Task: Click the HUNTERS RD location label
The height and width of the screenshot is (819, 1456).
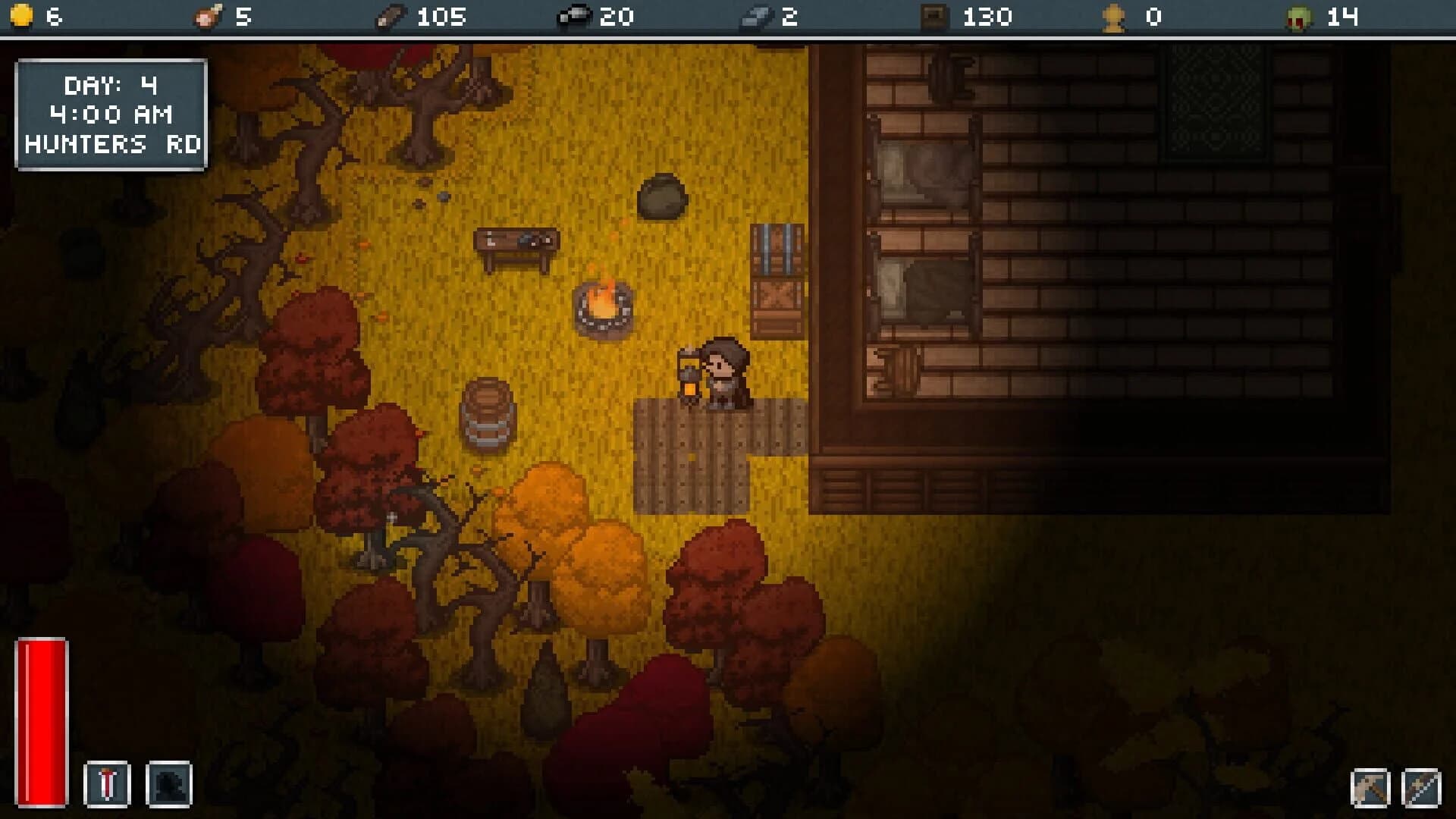Action: tap(111, 143)
